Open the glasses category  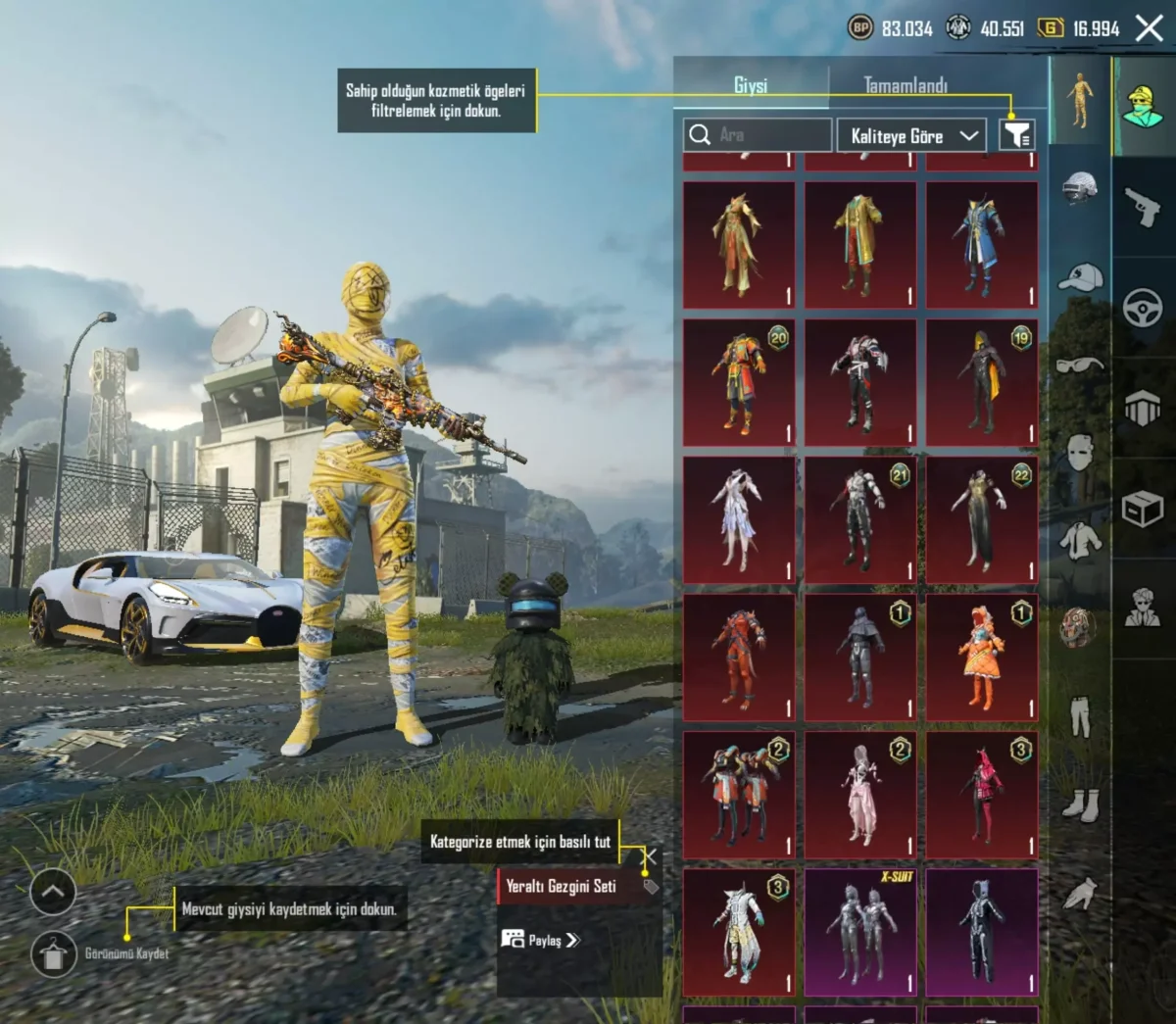pos(1079,366)
